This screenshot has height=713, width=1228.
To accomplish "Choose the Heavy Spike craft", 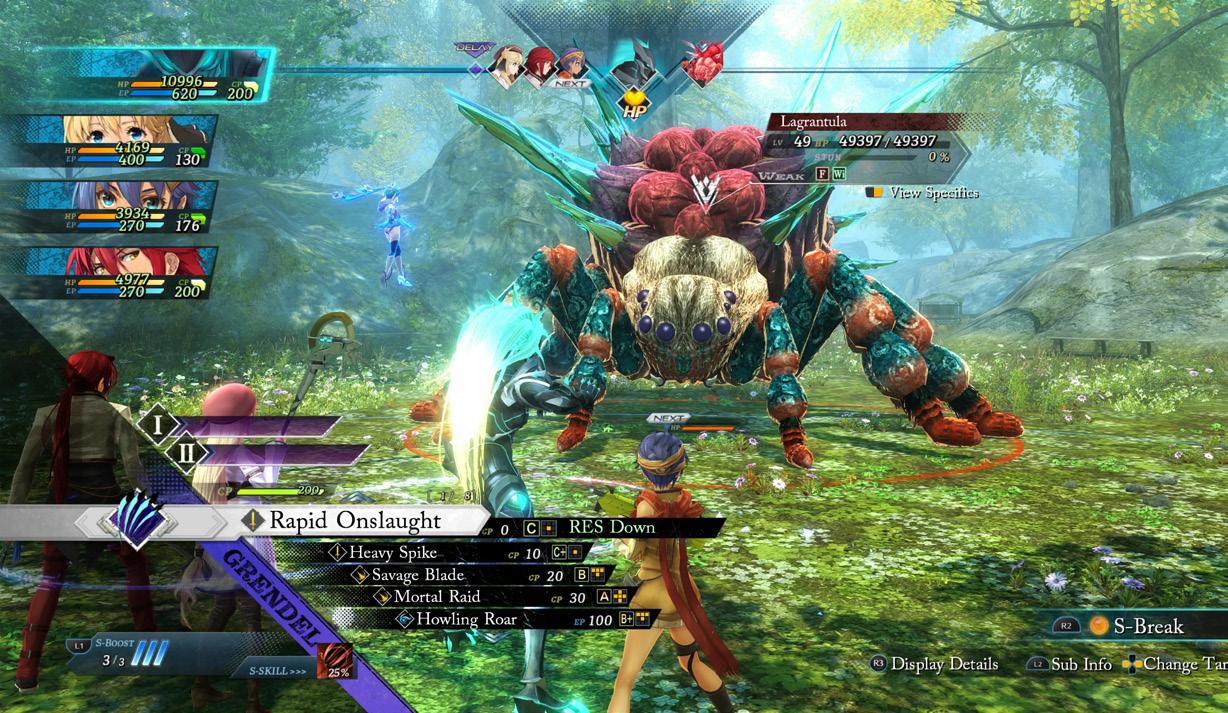I will point(393,552).
